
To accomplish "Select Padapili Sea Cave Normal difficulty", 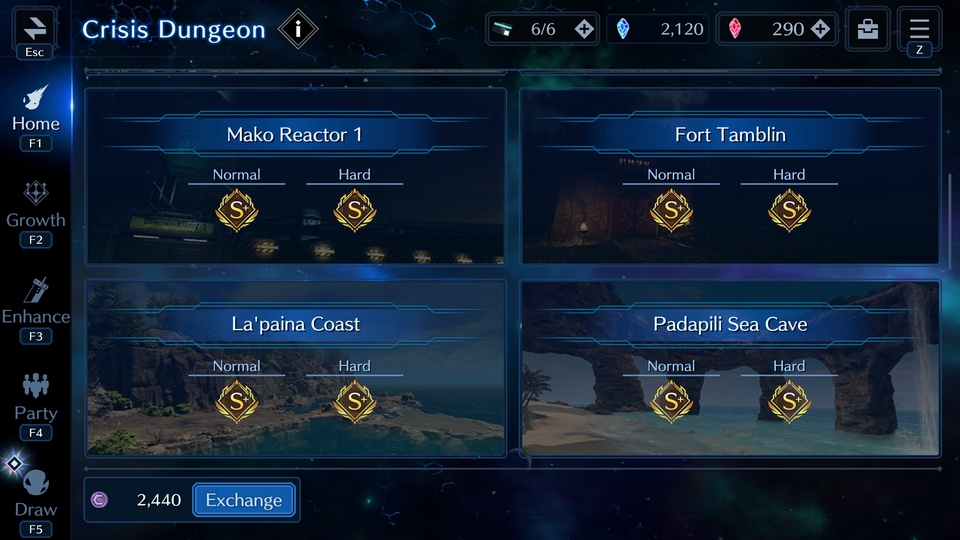I will pos(671,401).
